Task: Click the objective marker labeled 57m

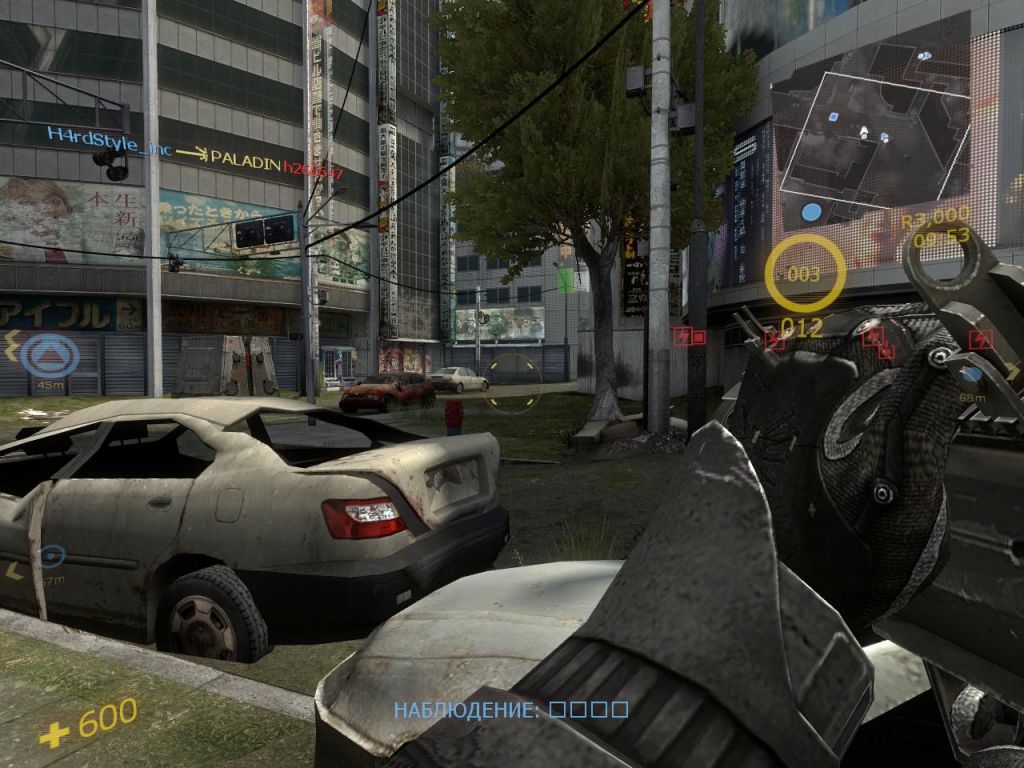Action: [50, 556]
